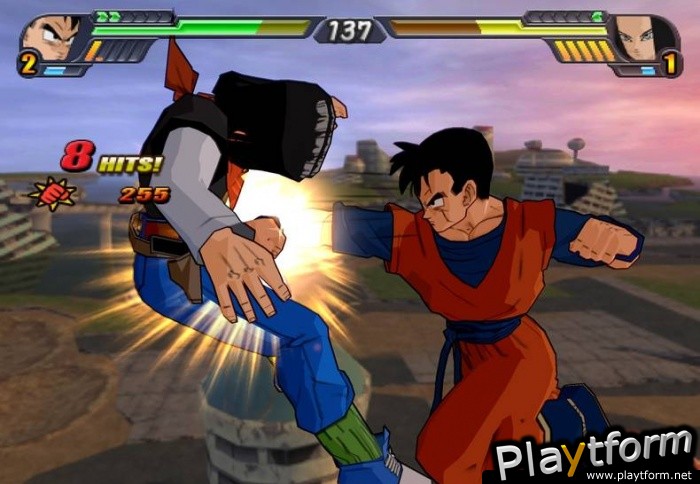
Task: Open the Playtform watermark logo
Action: click(594, 456)
